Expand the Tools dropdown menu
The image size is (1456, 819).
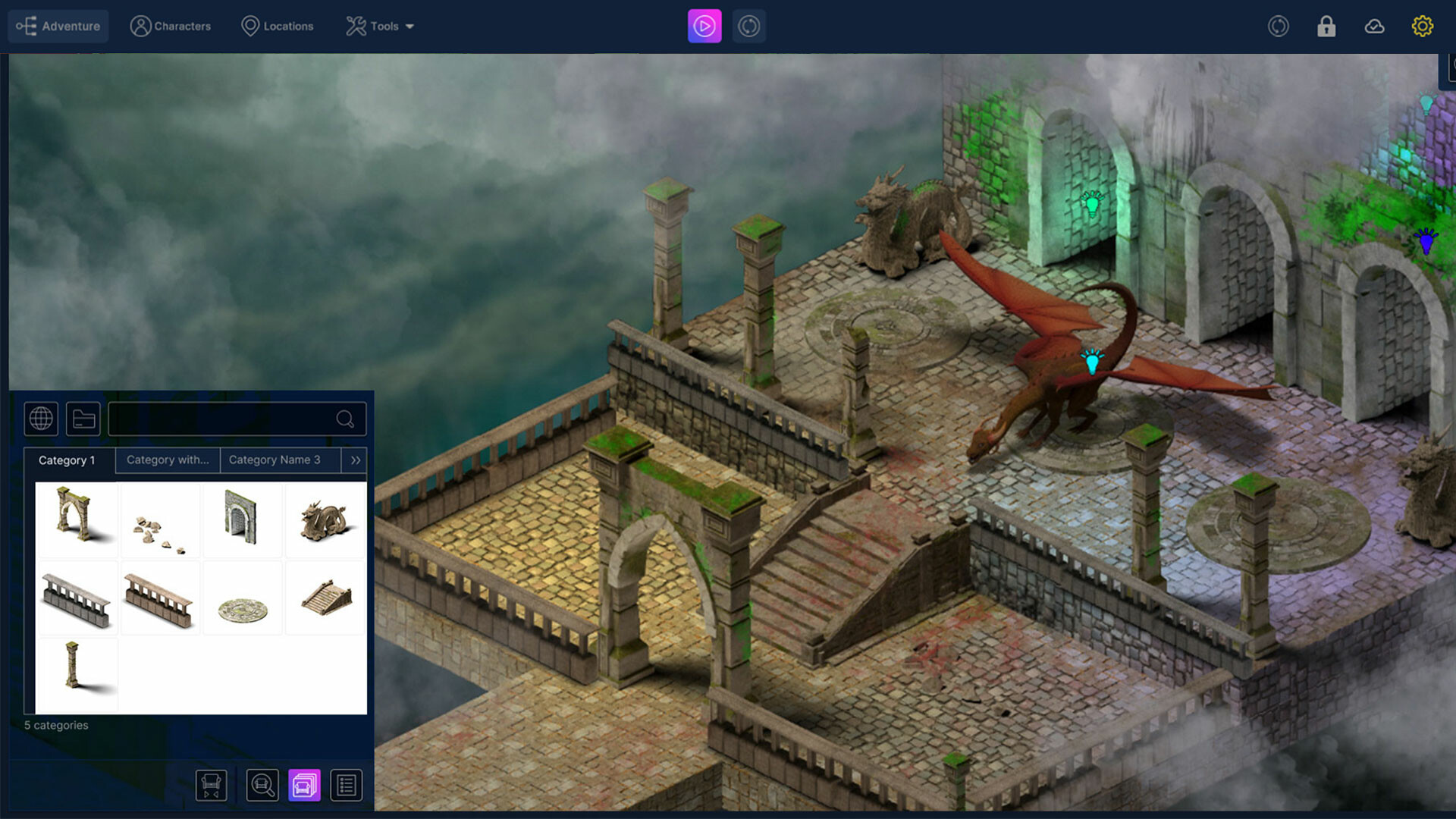[381, 26]
